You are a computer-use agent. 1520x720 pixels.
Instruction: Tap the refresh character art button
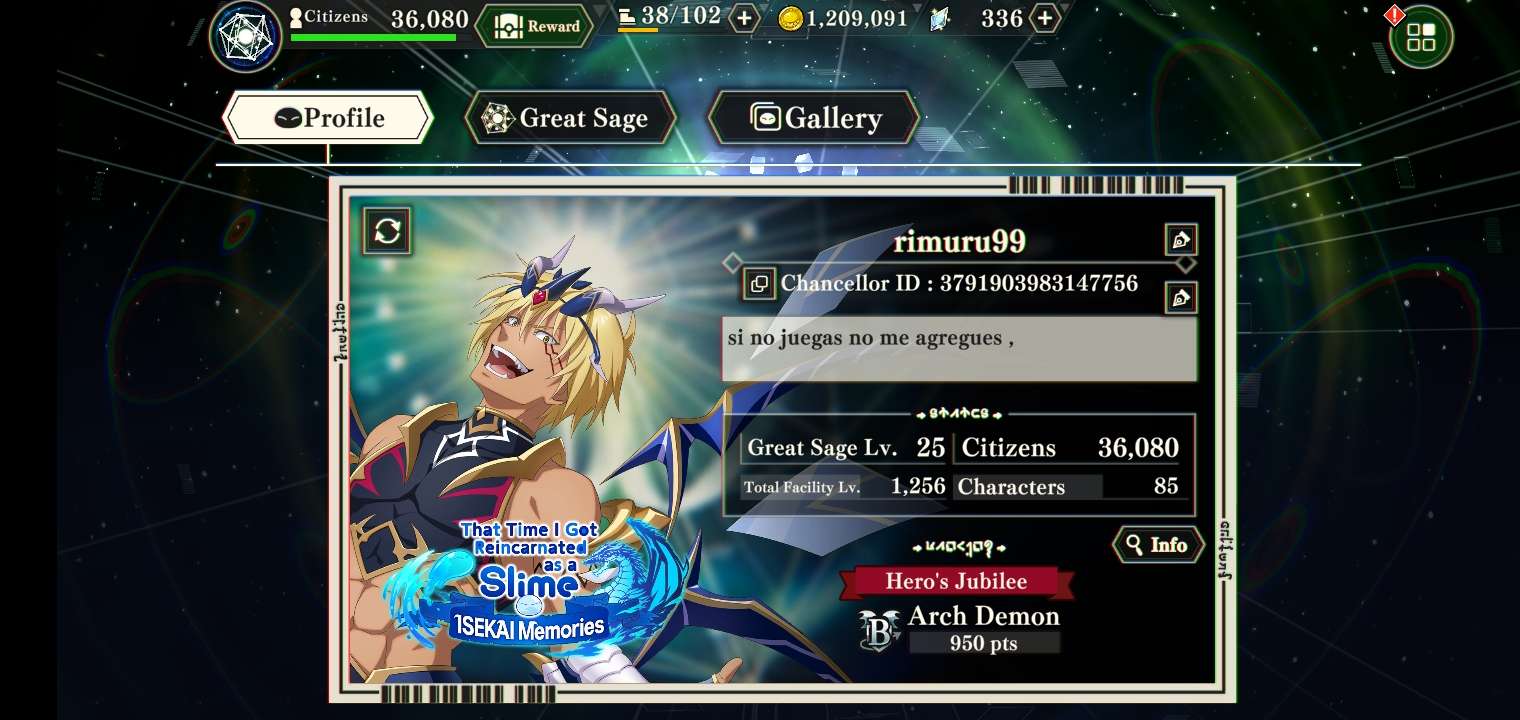(x=387, y=231)
